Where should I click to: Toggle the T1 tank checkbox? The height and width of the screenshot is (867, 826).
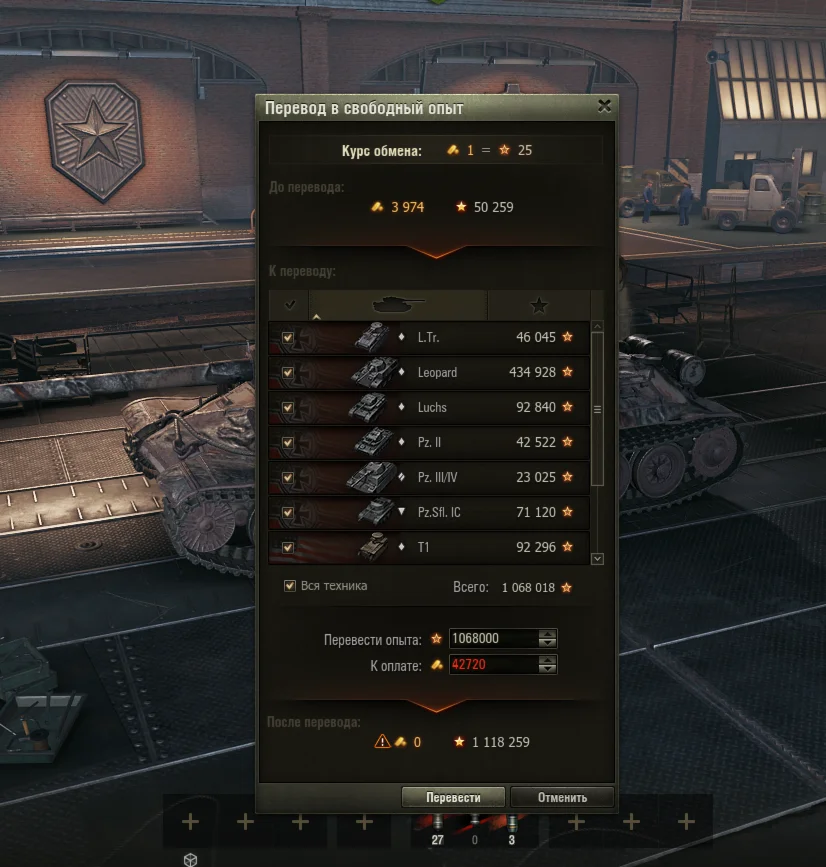[x=288, y=547]
